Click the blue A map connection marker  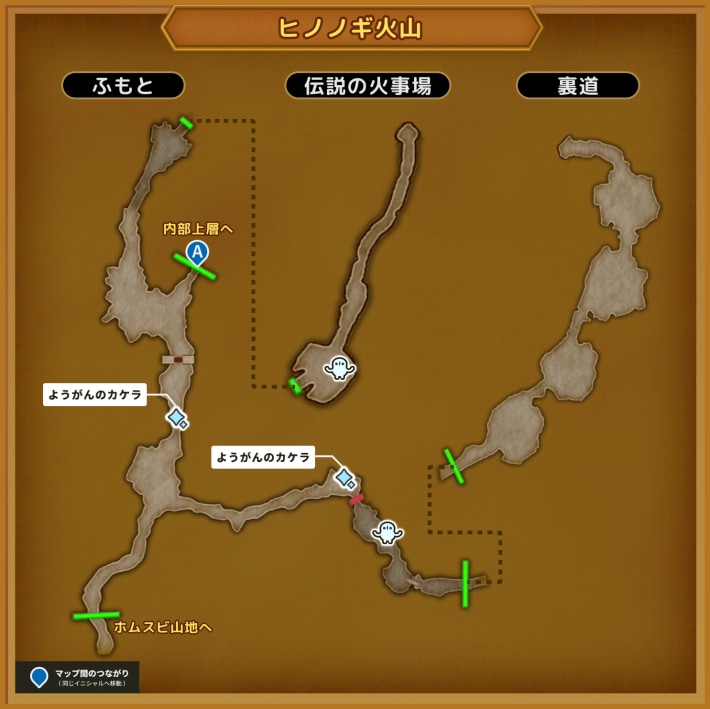[x=197, y=252]
